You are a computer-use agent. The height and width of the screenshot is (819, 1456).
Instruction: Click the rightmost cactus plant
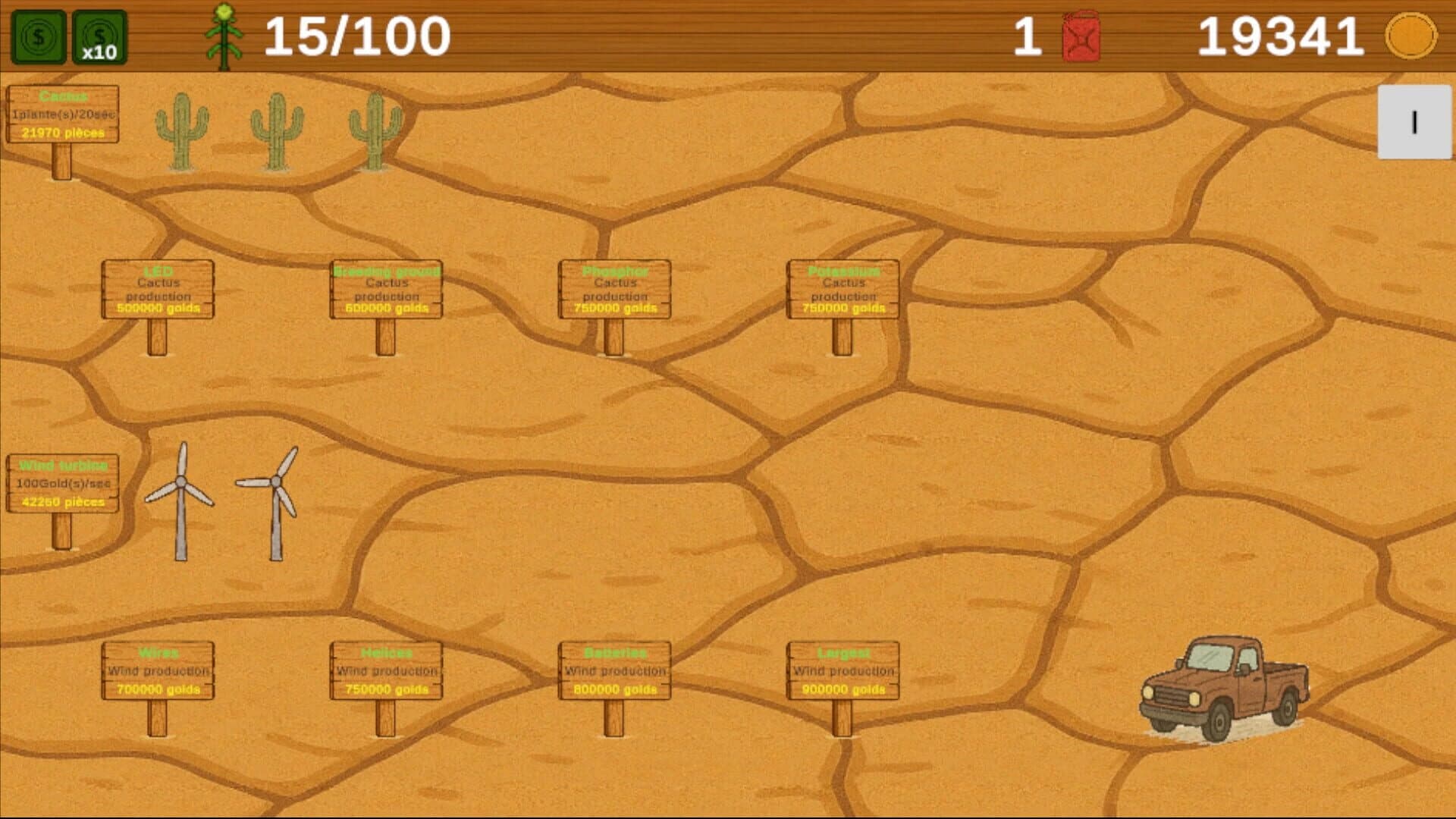375,129
